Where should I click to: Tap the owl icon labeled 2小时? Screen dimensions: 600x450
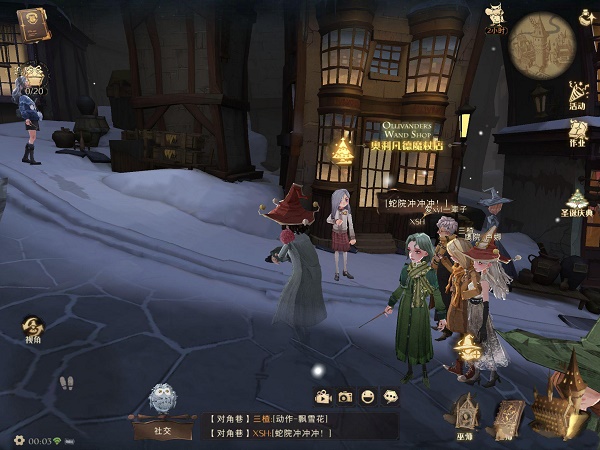point(494,17)
